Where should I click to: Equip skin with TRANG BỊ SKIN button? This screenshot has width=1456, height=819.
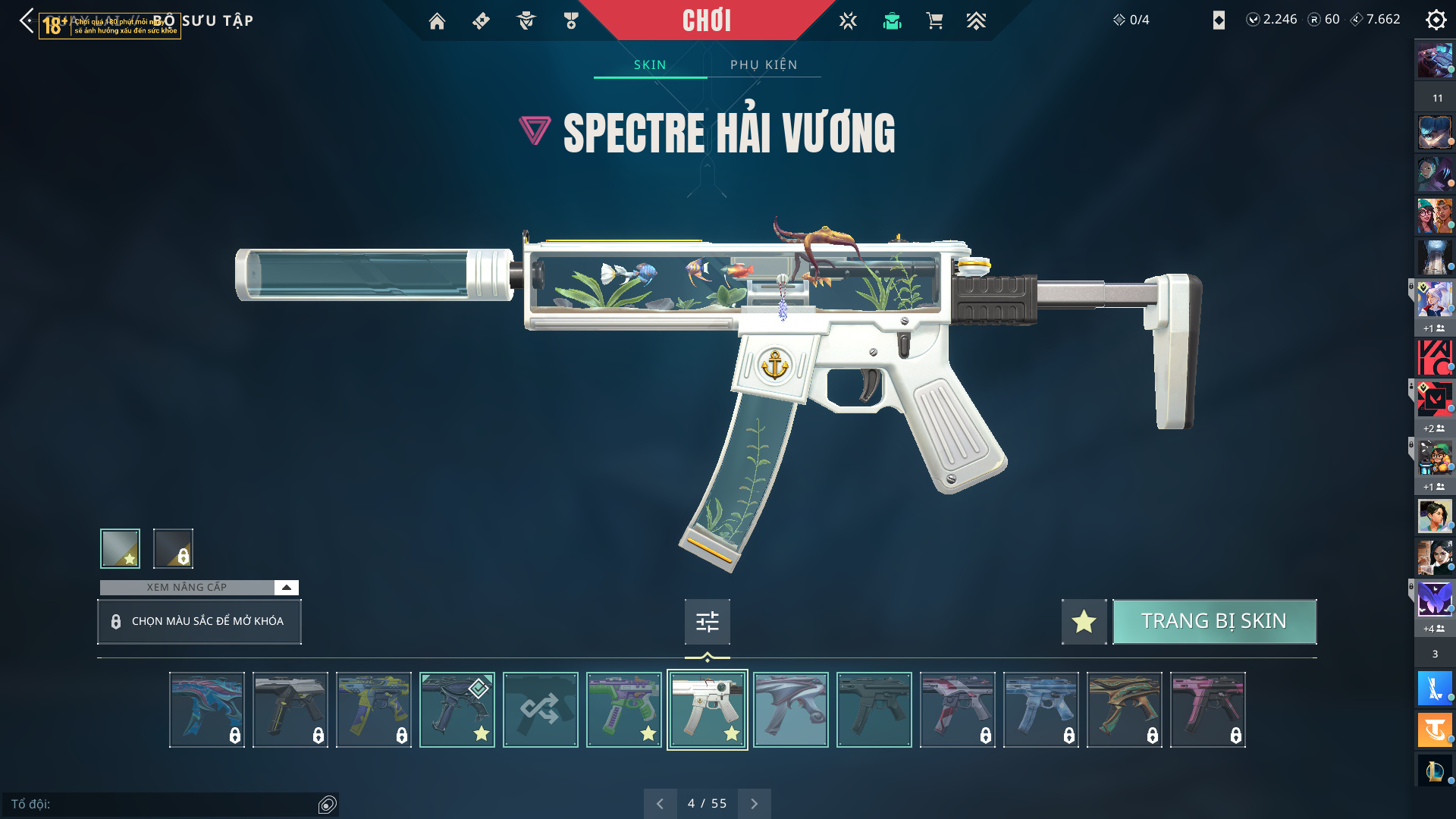[1214, 621]
